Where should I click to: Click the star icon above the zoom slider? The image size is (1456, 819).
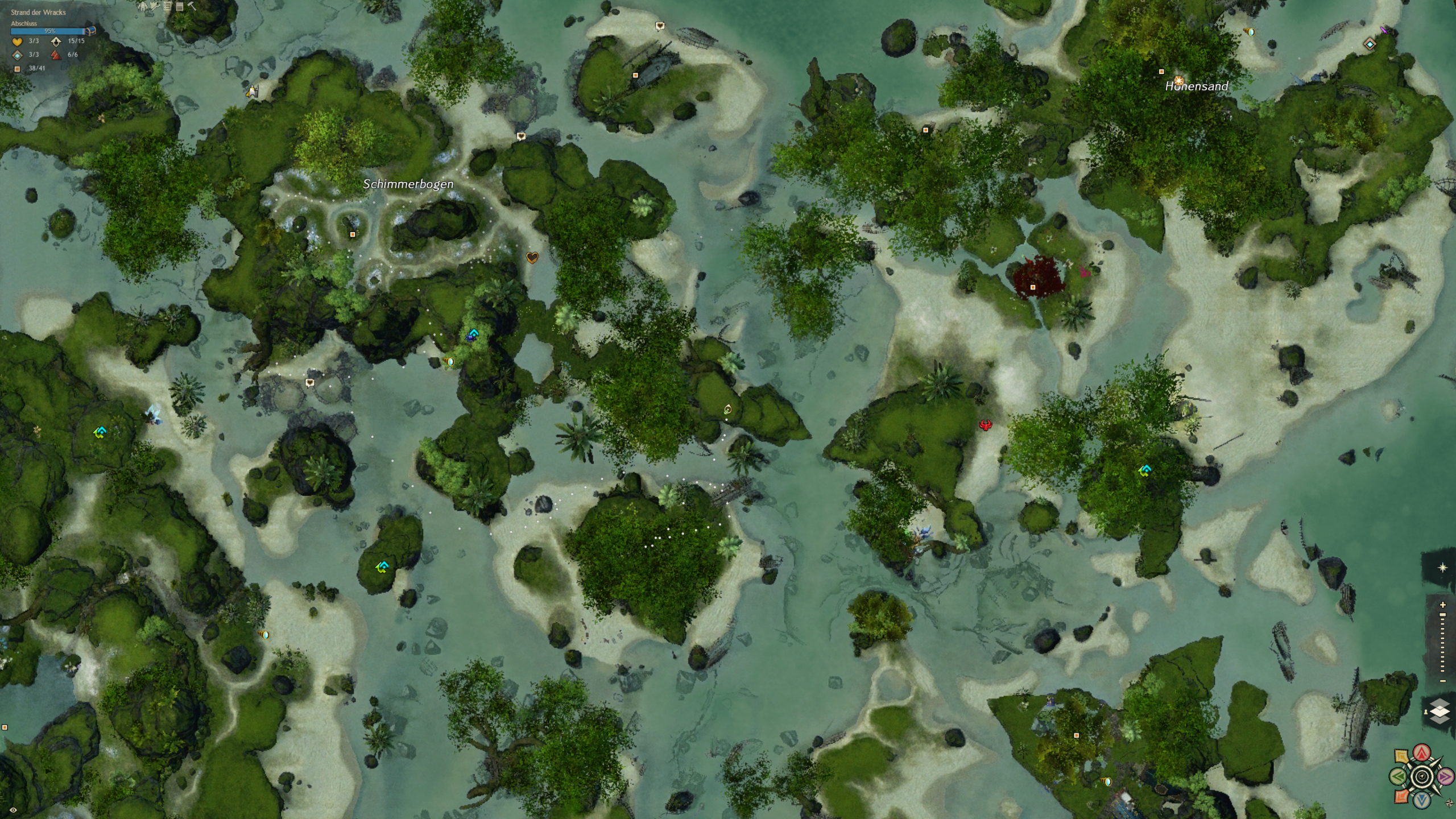(x=1442, y=568)
